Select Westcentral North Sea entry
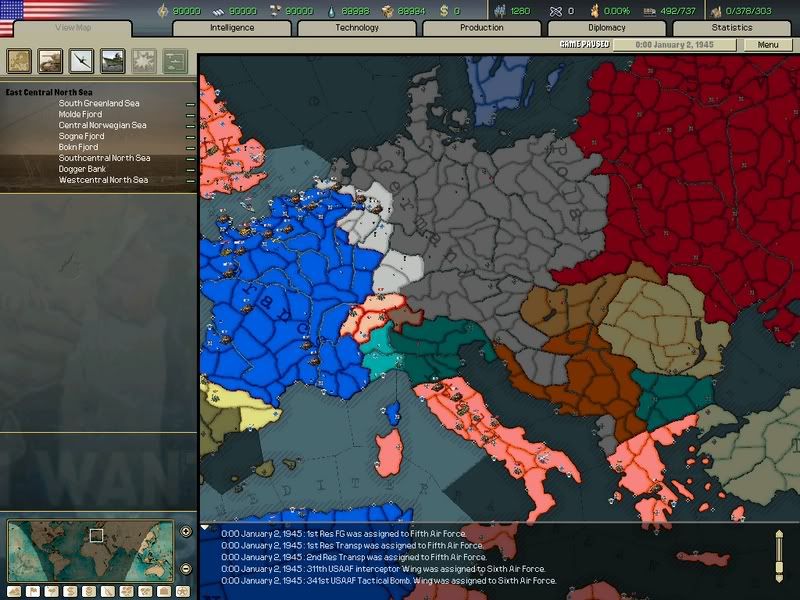The height and width of the screenshot is (600, 800). pyautogui.click(x=103, y=180)
